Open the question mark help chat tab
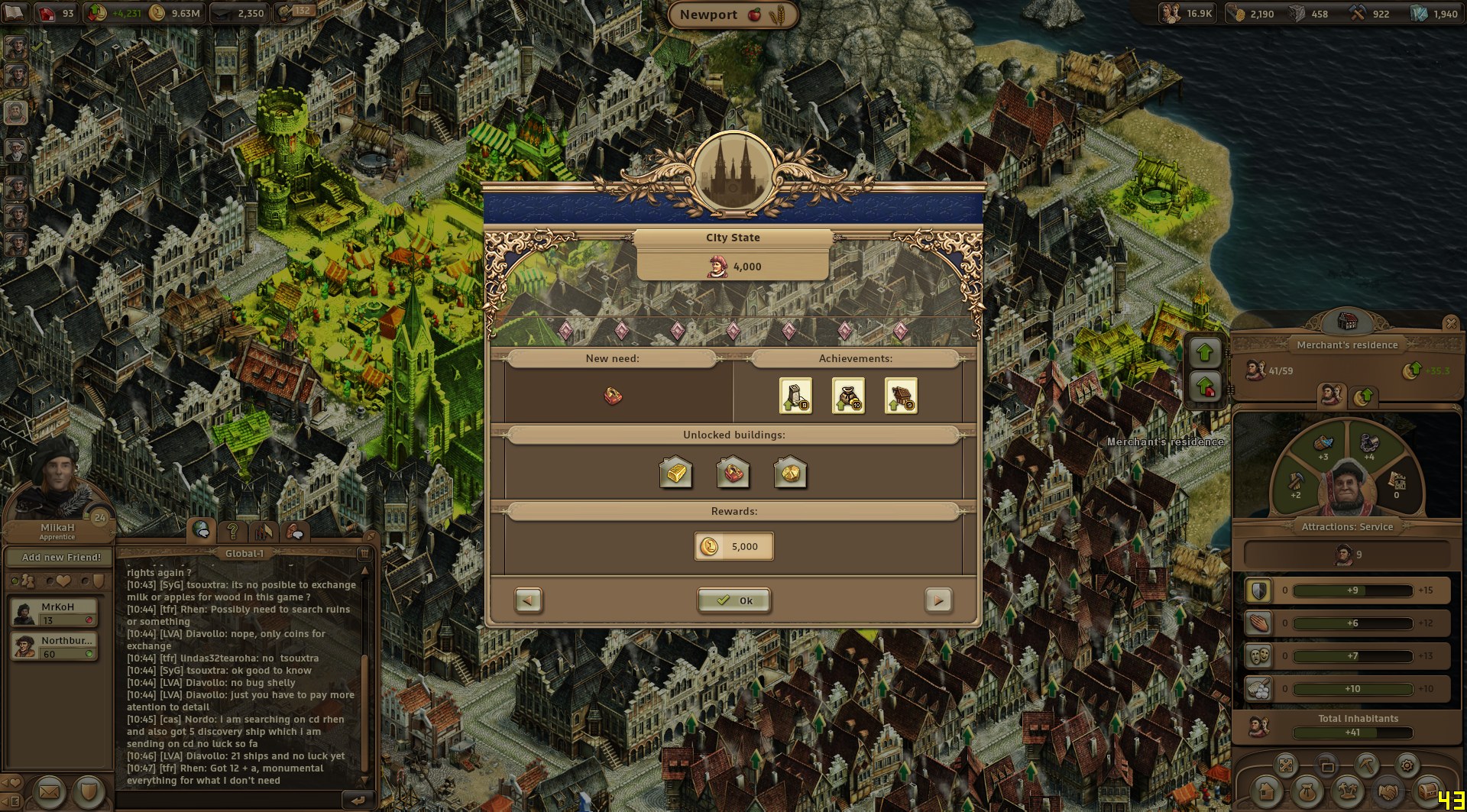 [x=233, y=531]
